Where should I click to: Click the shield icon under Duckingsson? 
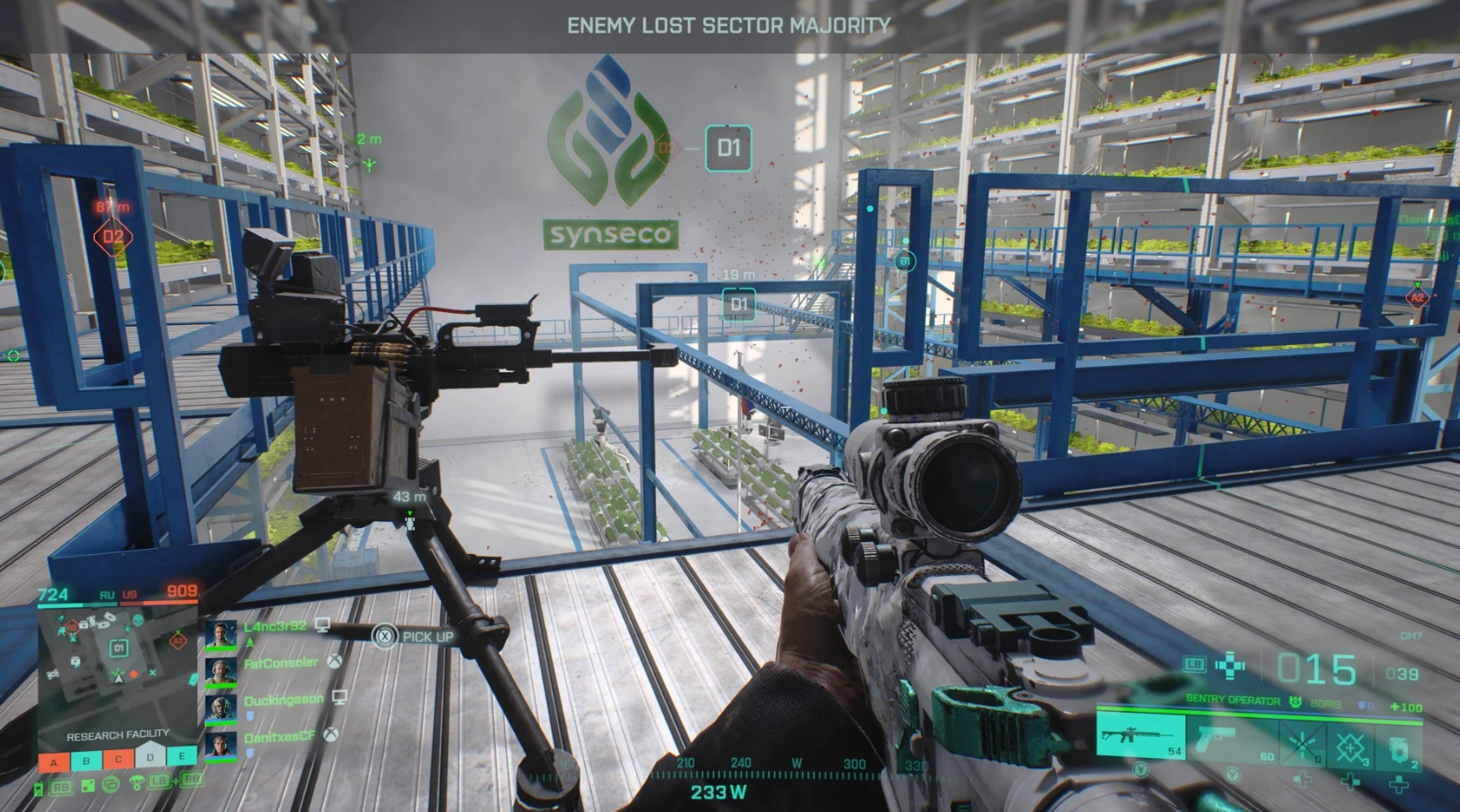(x=251, y=714)
